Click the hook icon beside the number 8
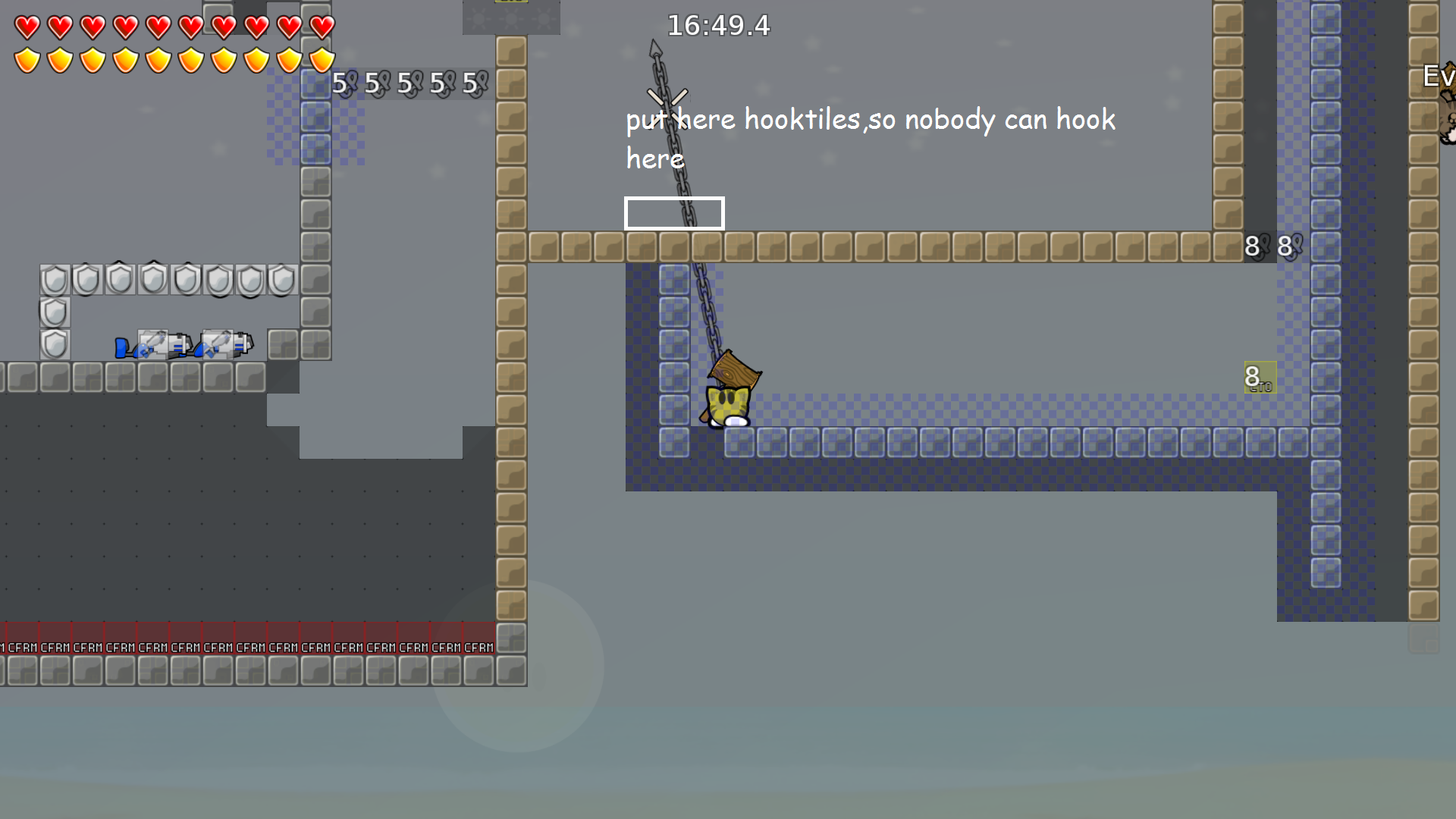The height and width of the screenshot is (819, 1456). pyautogui.click(x=1266, y=244)
